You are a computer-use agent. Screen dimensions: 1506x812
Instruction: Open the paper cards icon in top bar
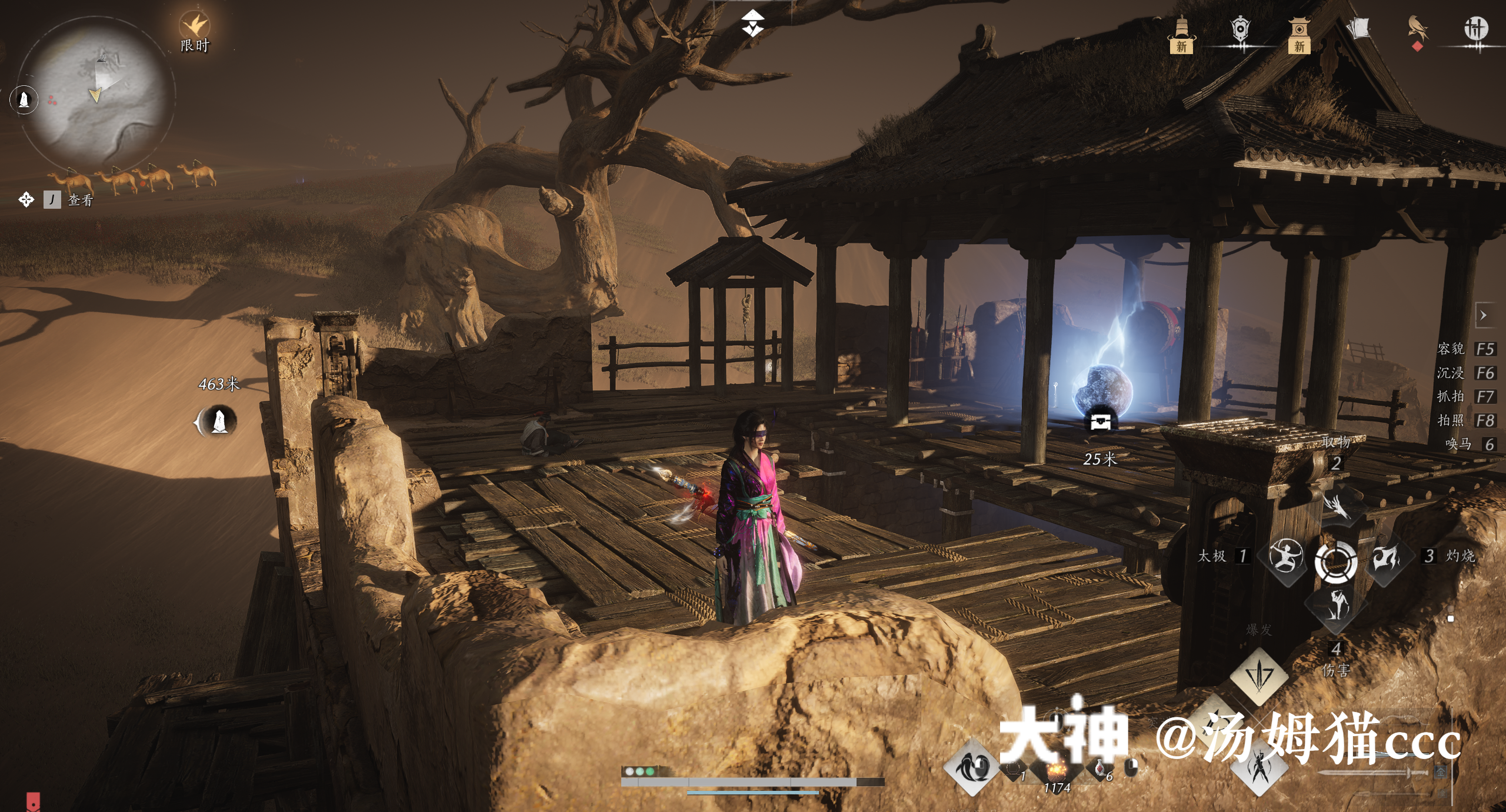(x=1360, y=28)
